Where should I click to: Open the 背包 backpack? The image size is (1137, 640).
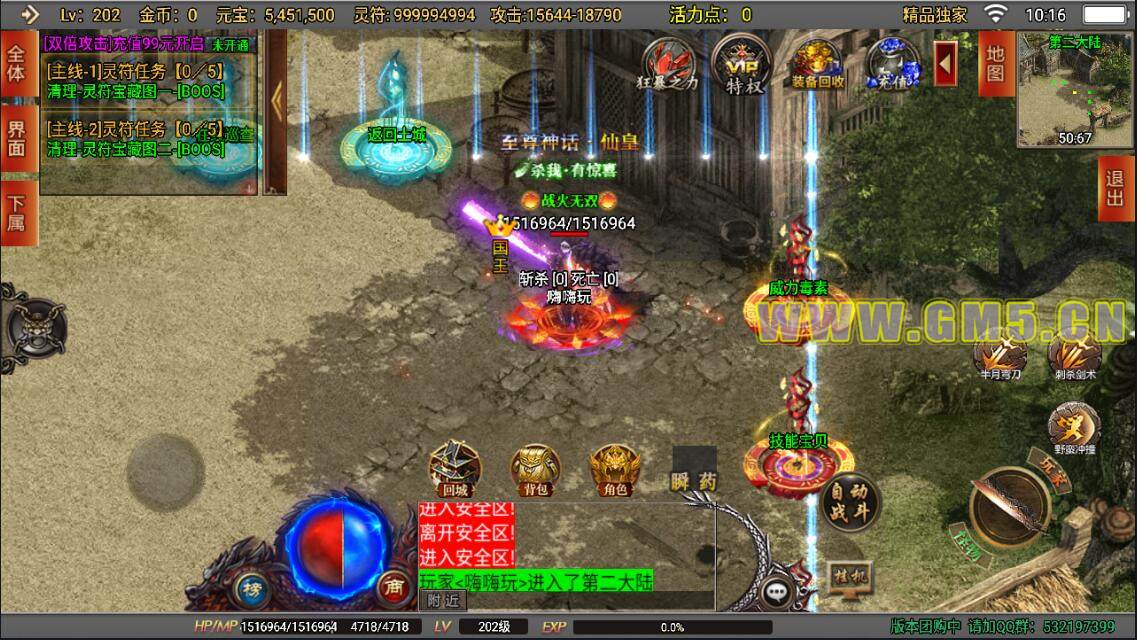pos(536,470)
